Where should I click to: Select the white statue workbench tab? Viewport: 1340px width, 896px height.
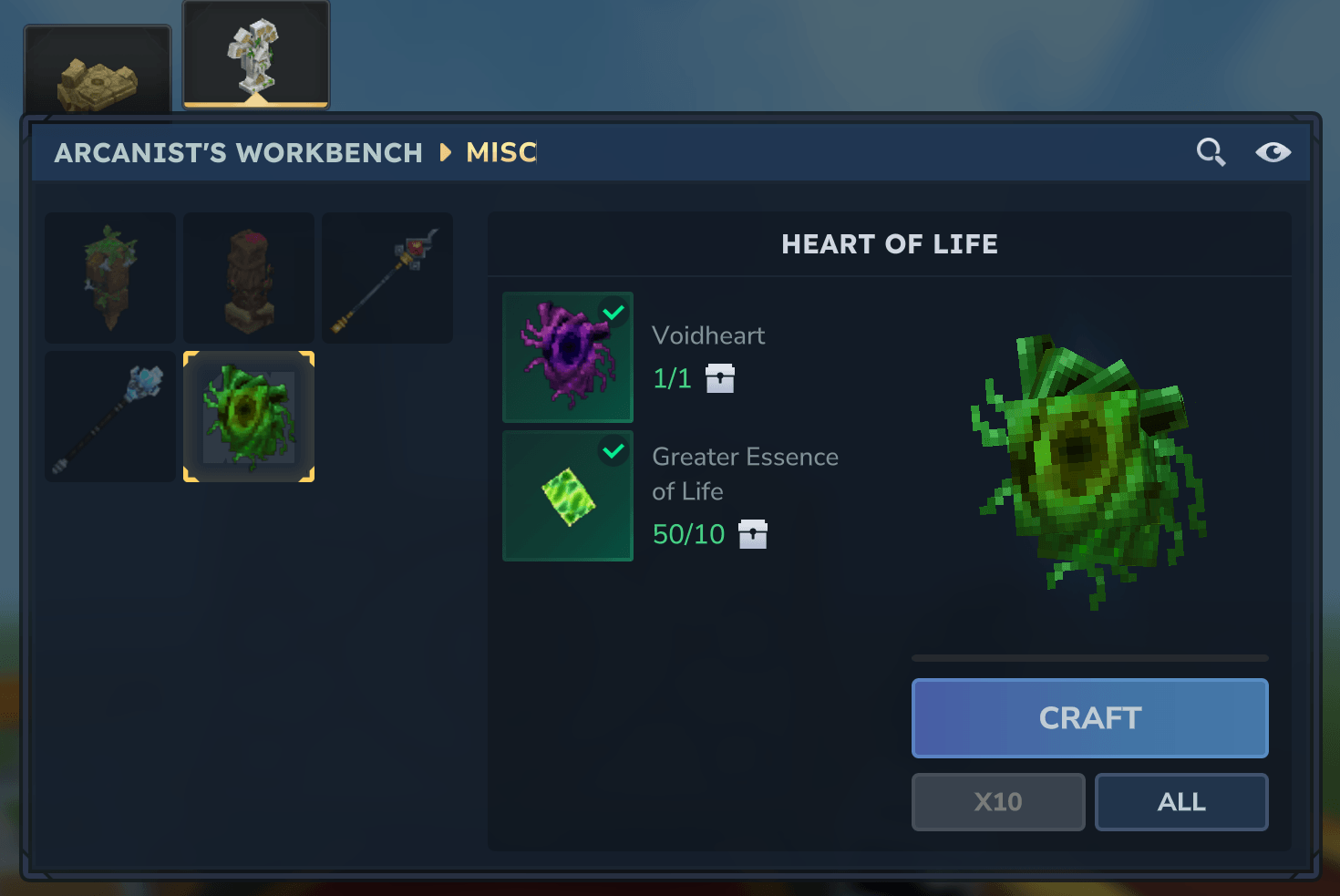tap(256, 55)
